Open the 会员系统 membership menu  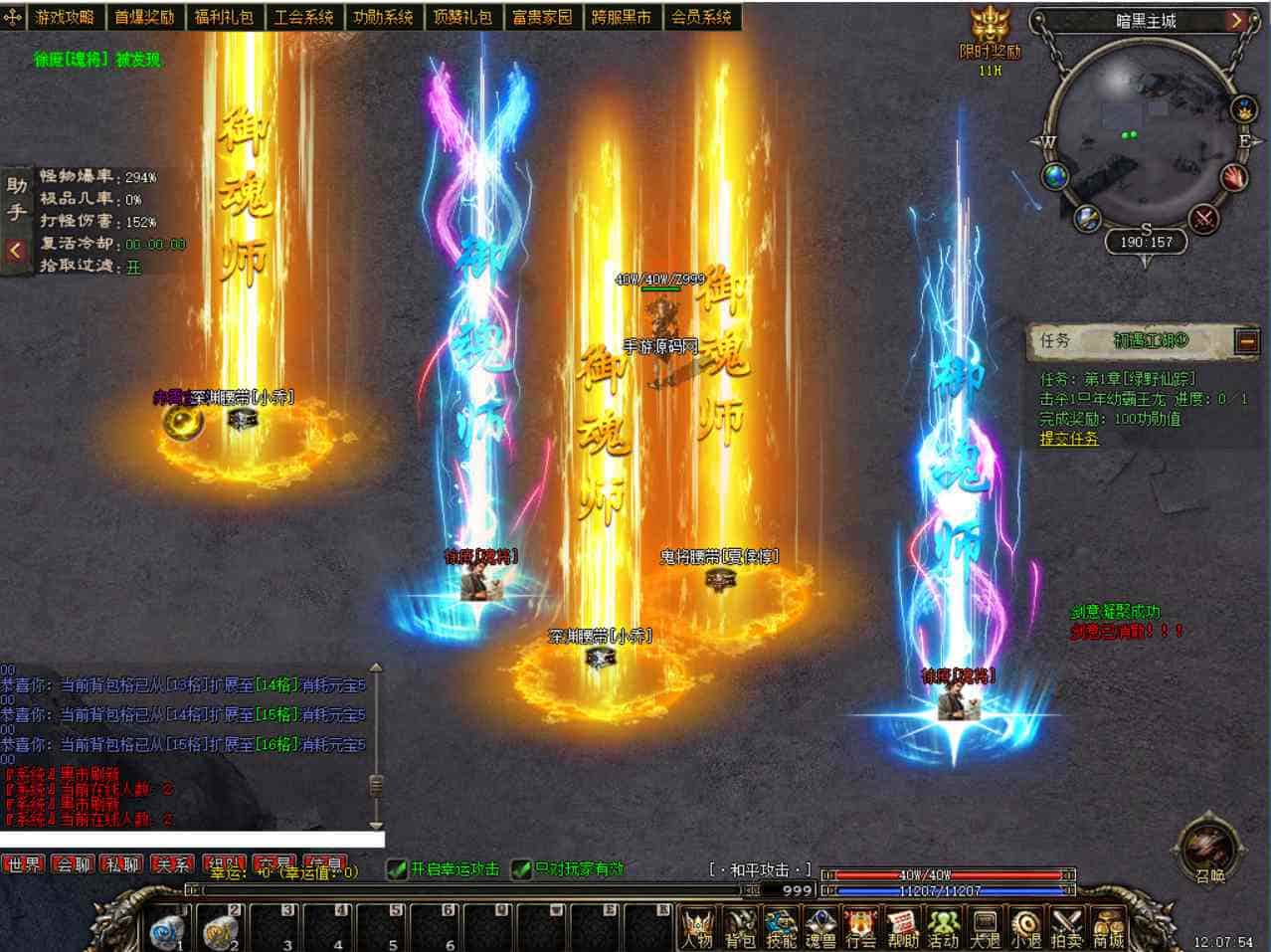click(701, 17)
